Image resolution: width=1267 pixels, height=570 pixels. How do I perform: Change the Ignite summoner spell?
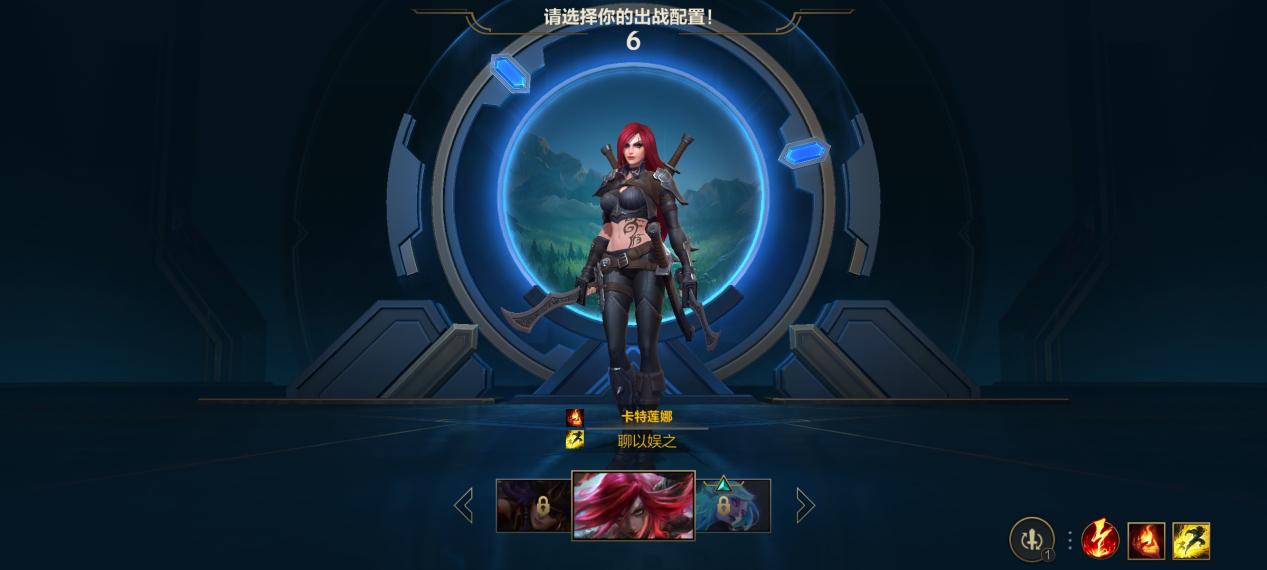point(1146,540)
